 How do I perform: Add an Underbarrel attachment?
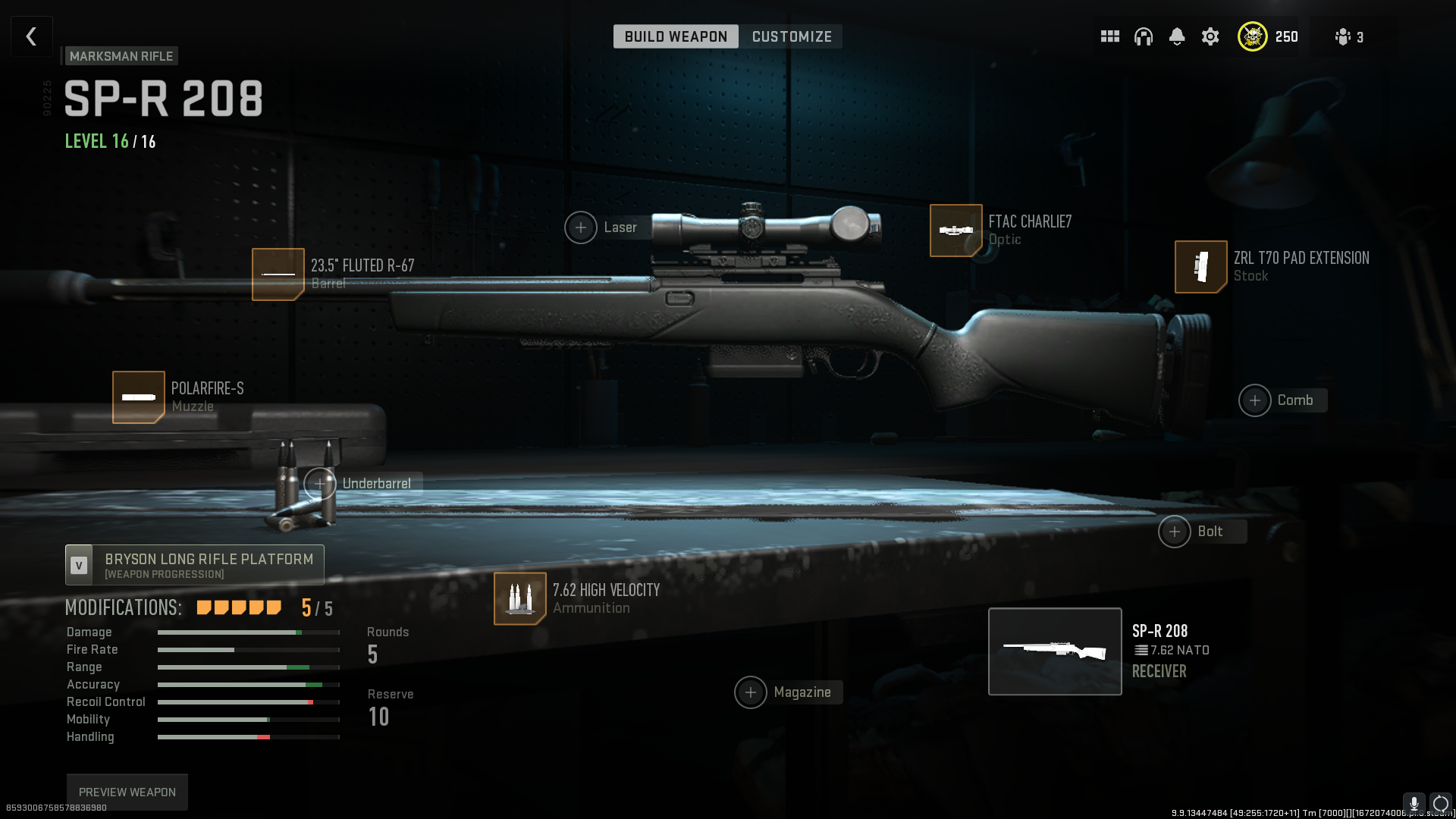click(x=321, y=483)
